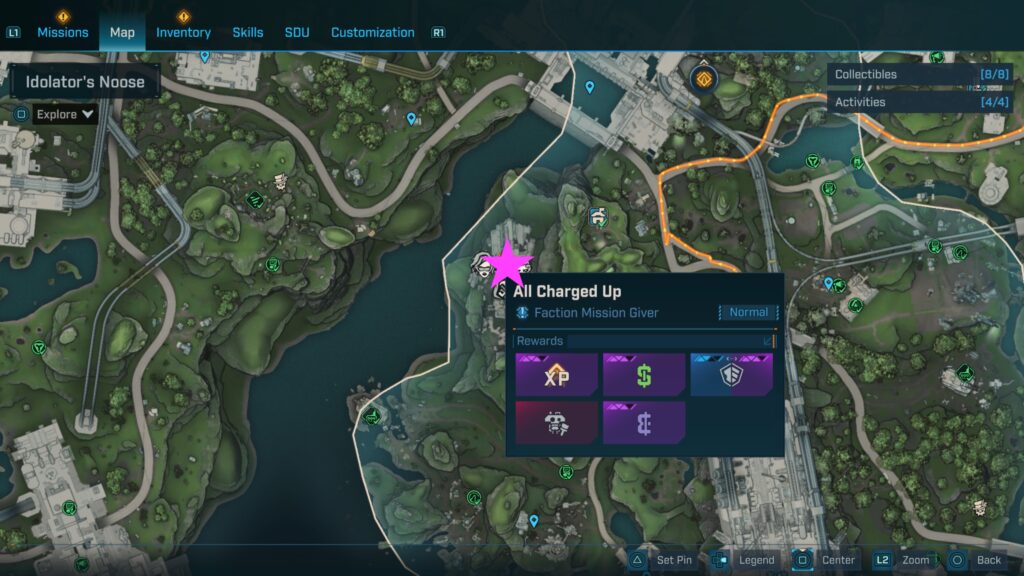Open the Inventory tab
This screenshot has width=1024, height=576.
point(183,32)
